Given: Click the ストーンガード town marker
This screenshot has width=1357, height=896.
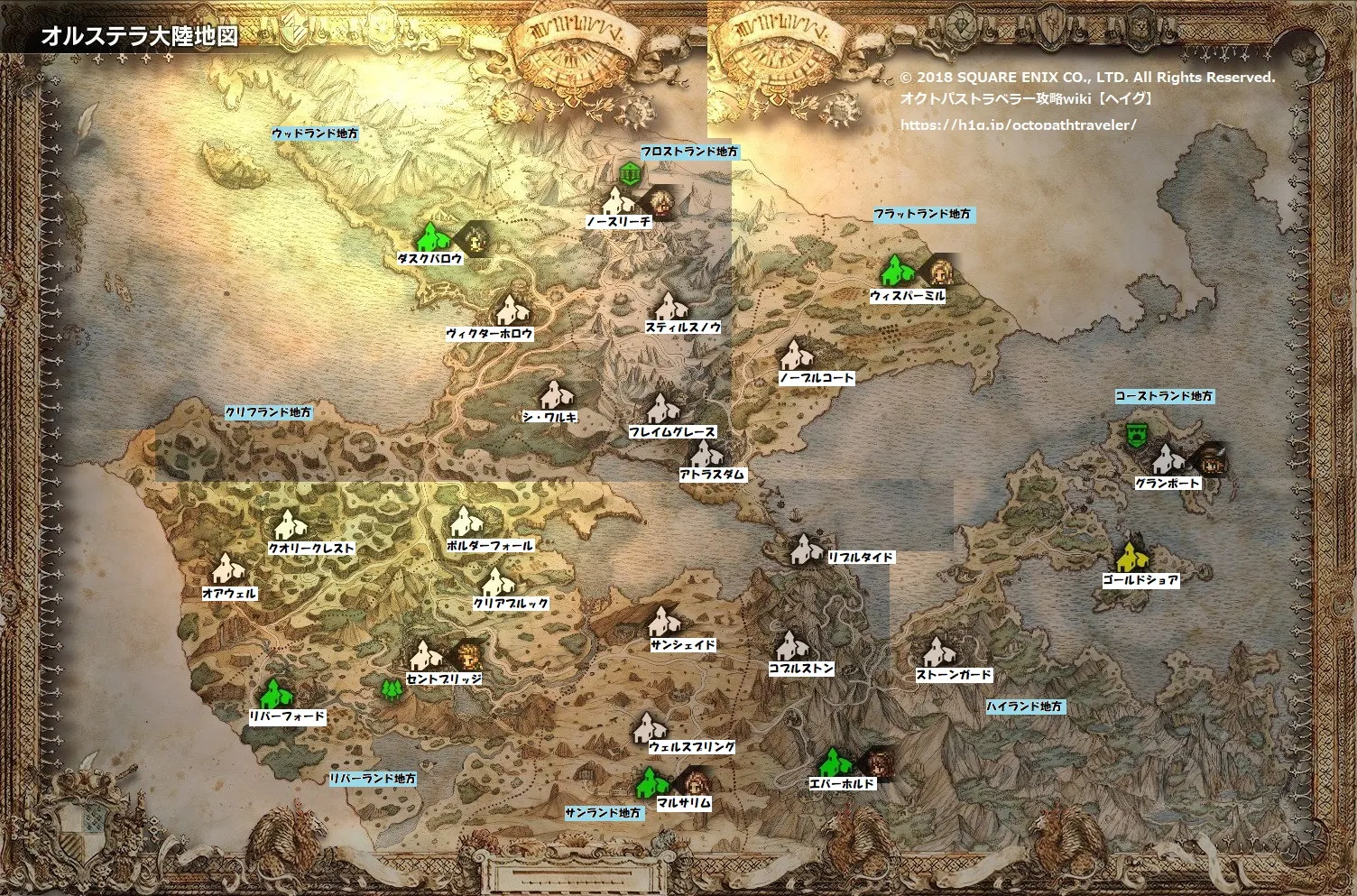Looking at the screenshot, I should (935, 652).
